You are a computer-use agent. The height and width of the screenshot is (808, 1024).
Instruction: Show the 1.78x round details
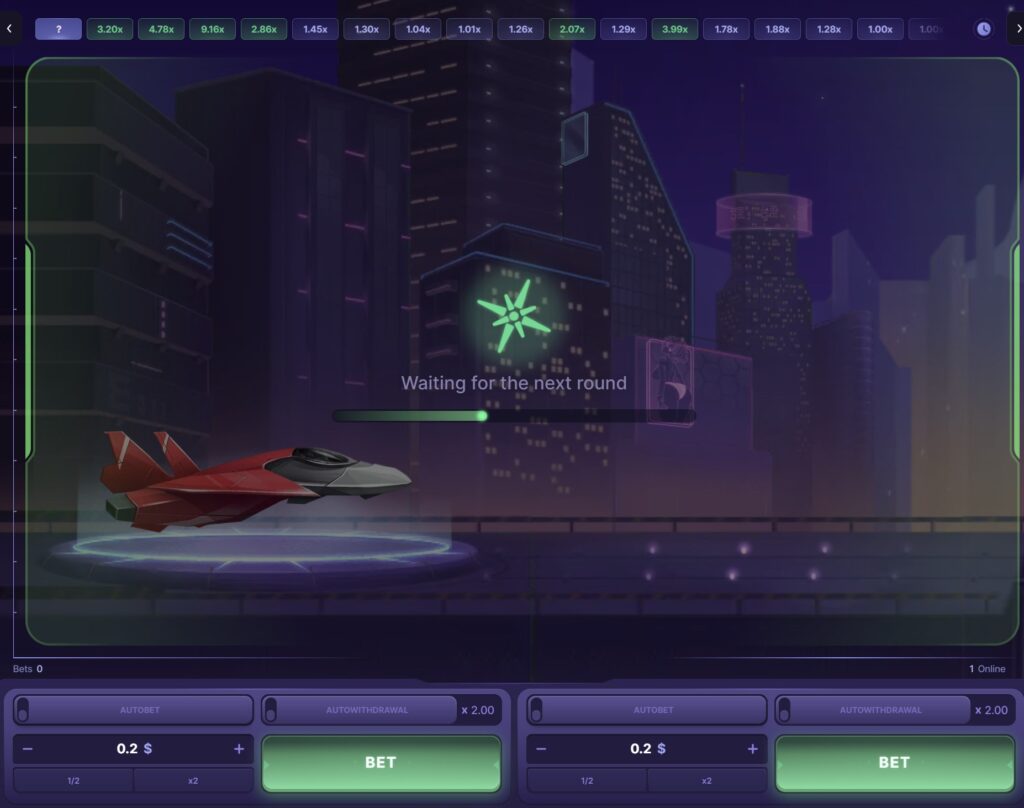[x=726, y=29]
